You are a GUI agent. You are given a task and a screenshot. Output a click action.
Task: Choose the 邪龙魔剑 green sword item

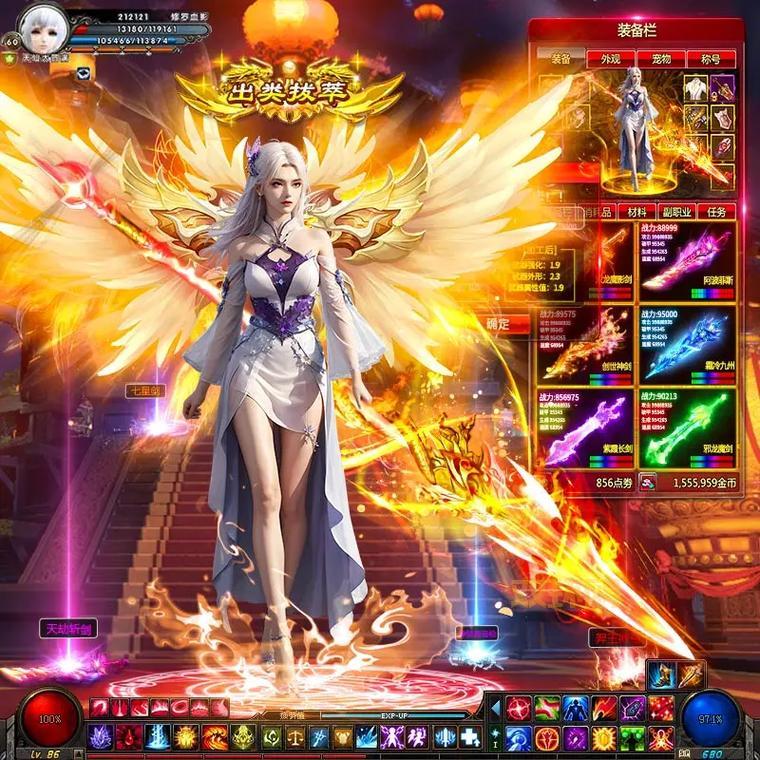(x=687, y=429)
